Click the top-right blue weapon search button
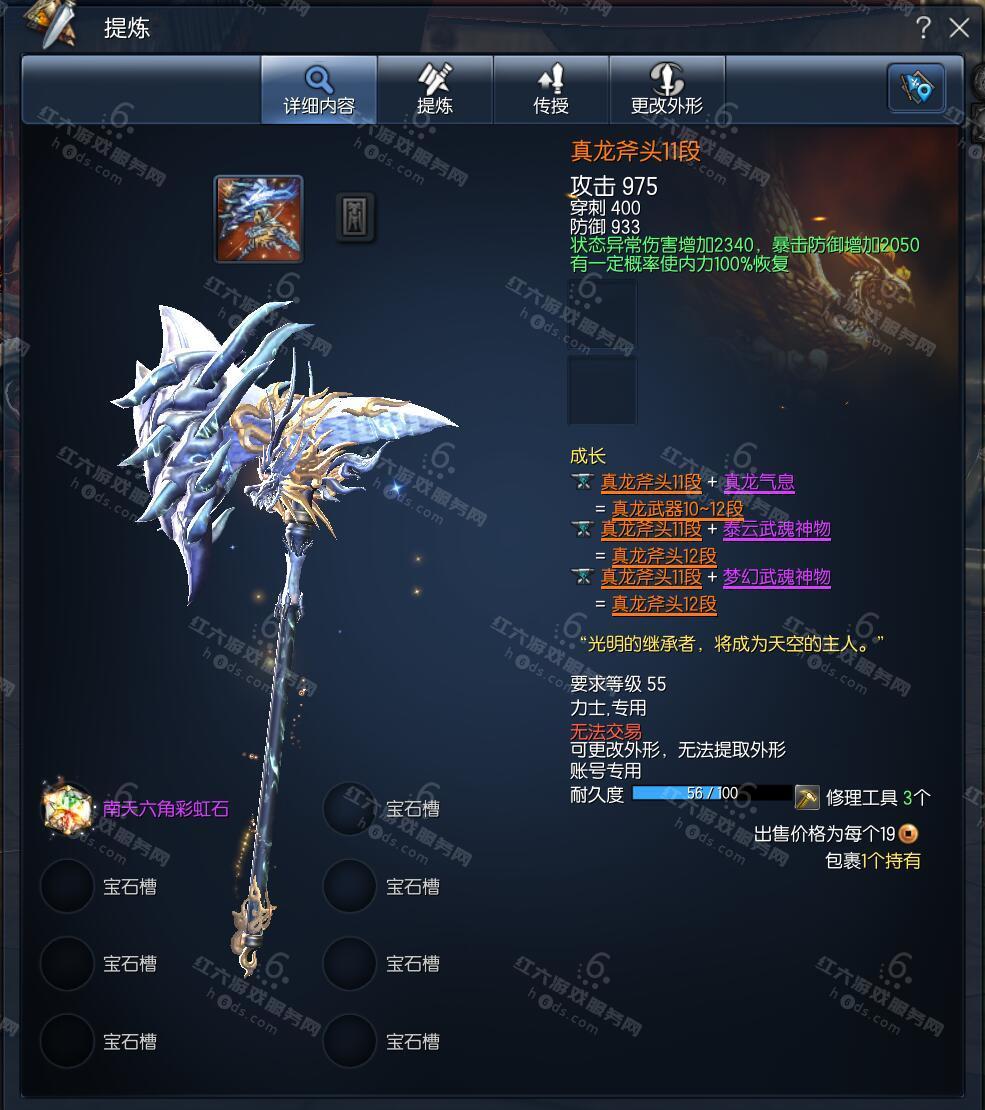The height and width of the screenshot is (1110, 985). coord(916,88)
